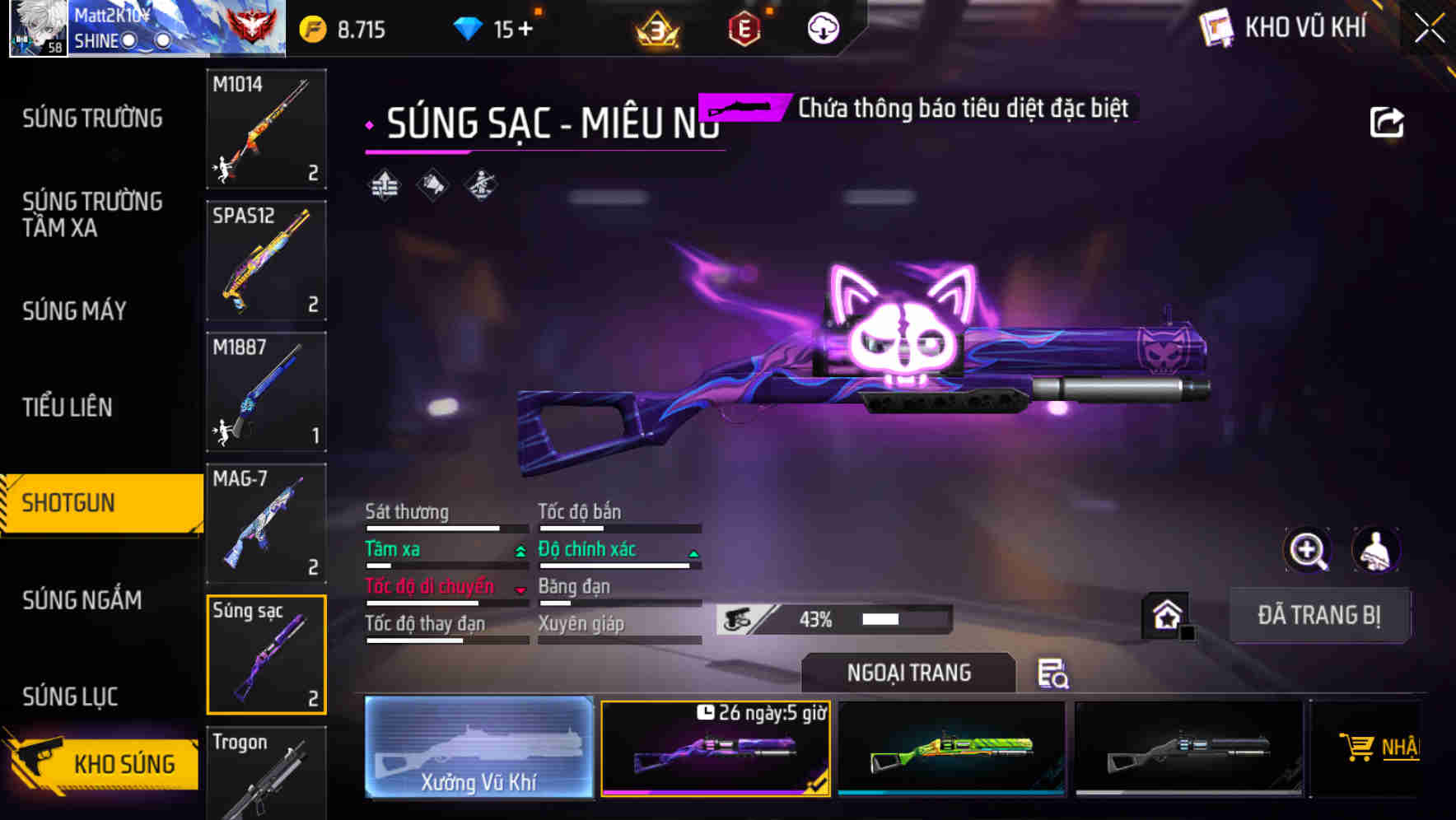Select the soldier weapon skill icon

click(480, 184)
